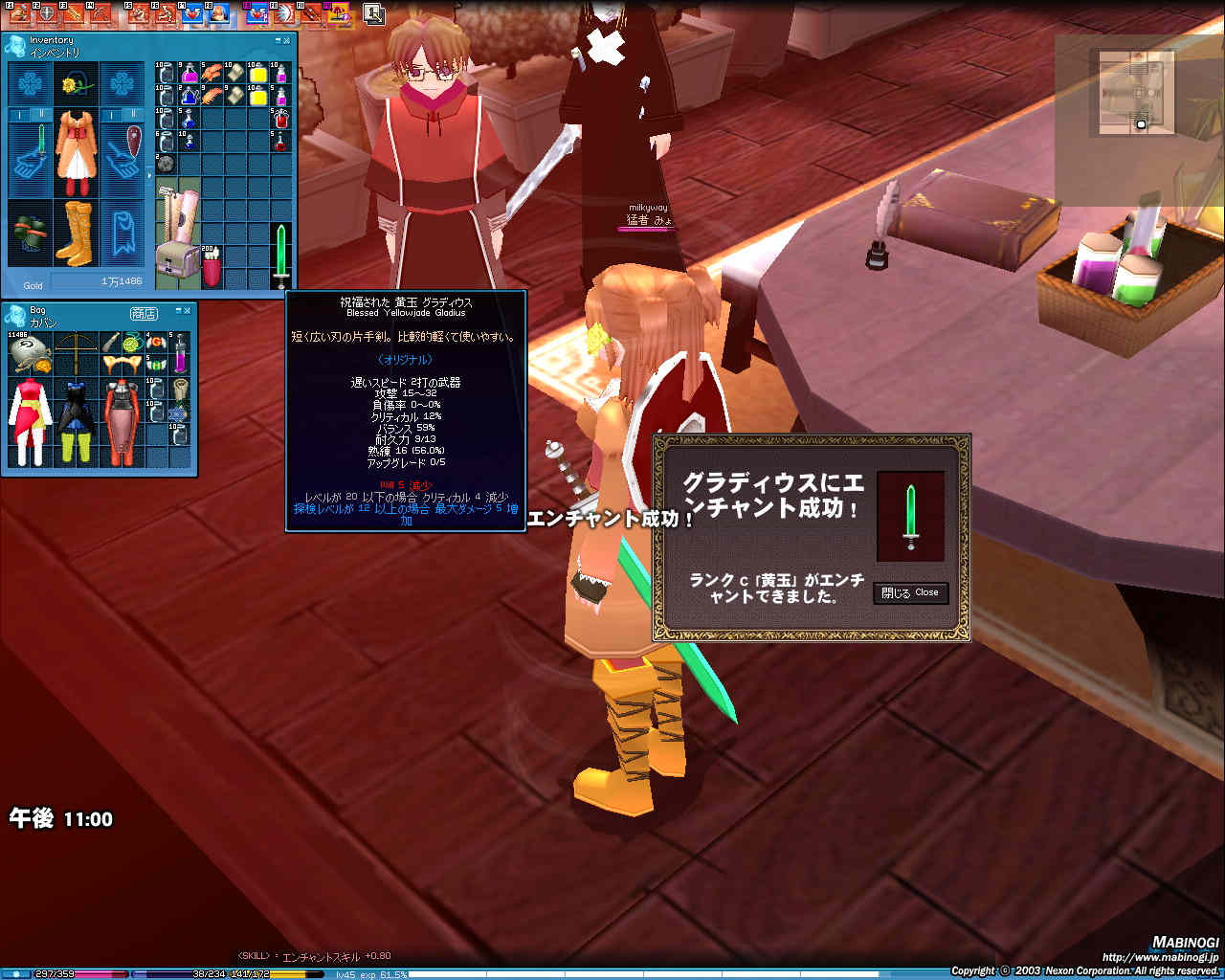
Task: Pick the fox ears headband in Bag
Action: pyautogui.click(x=121, y=365)
